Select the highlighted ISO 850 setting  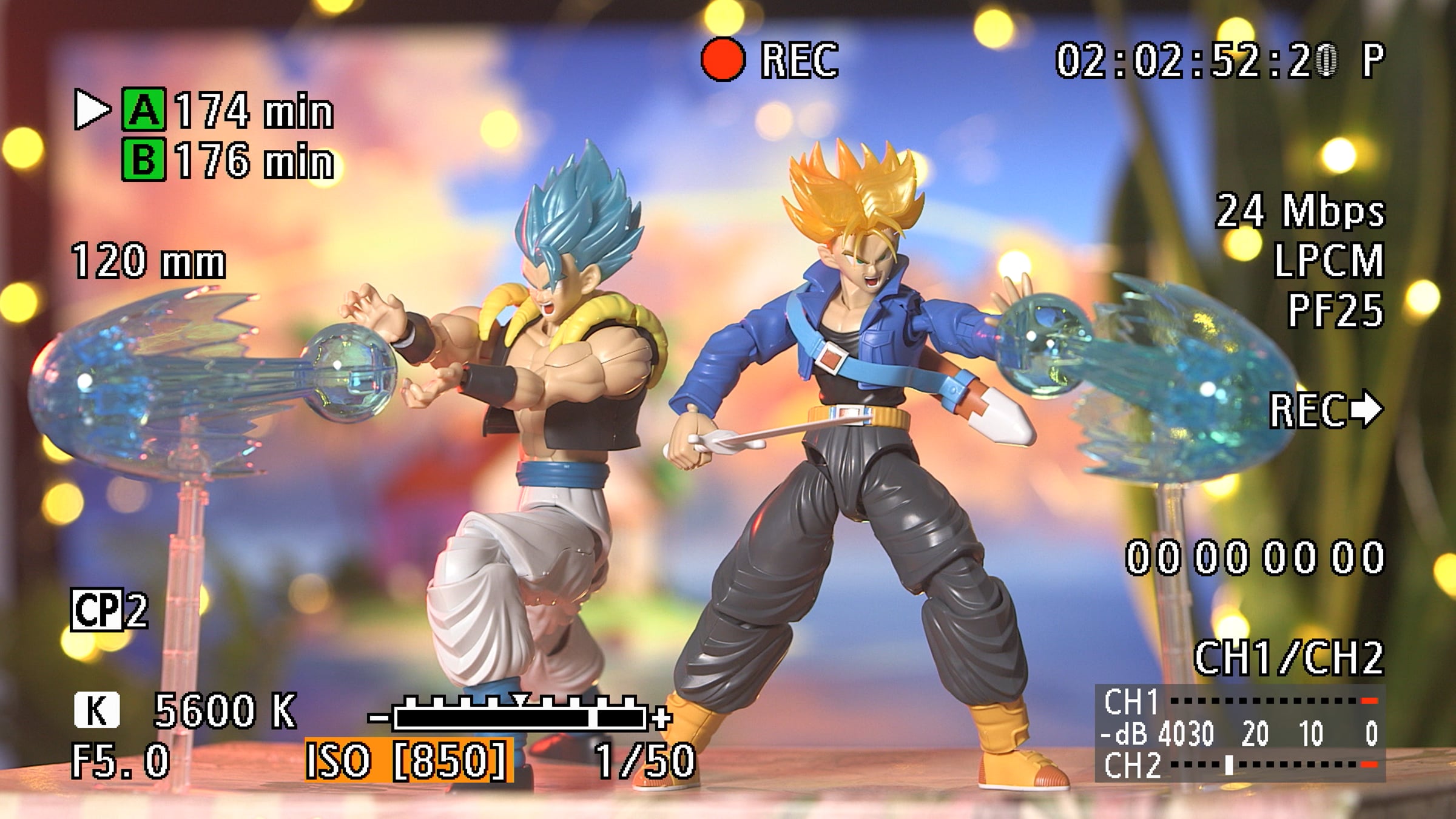tap(409, 760)
